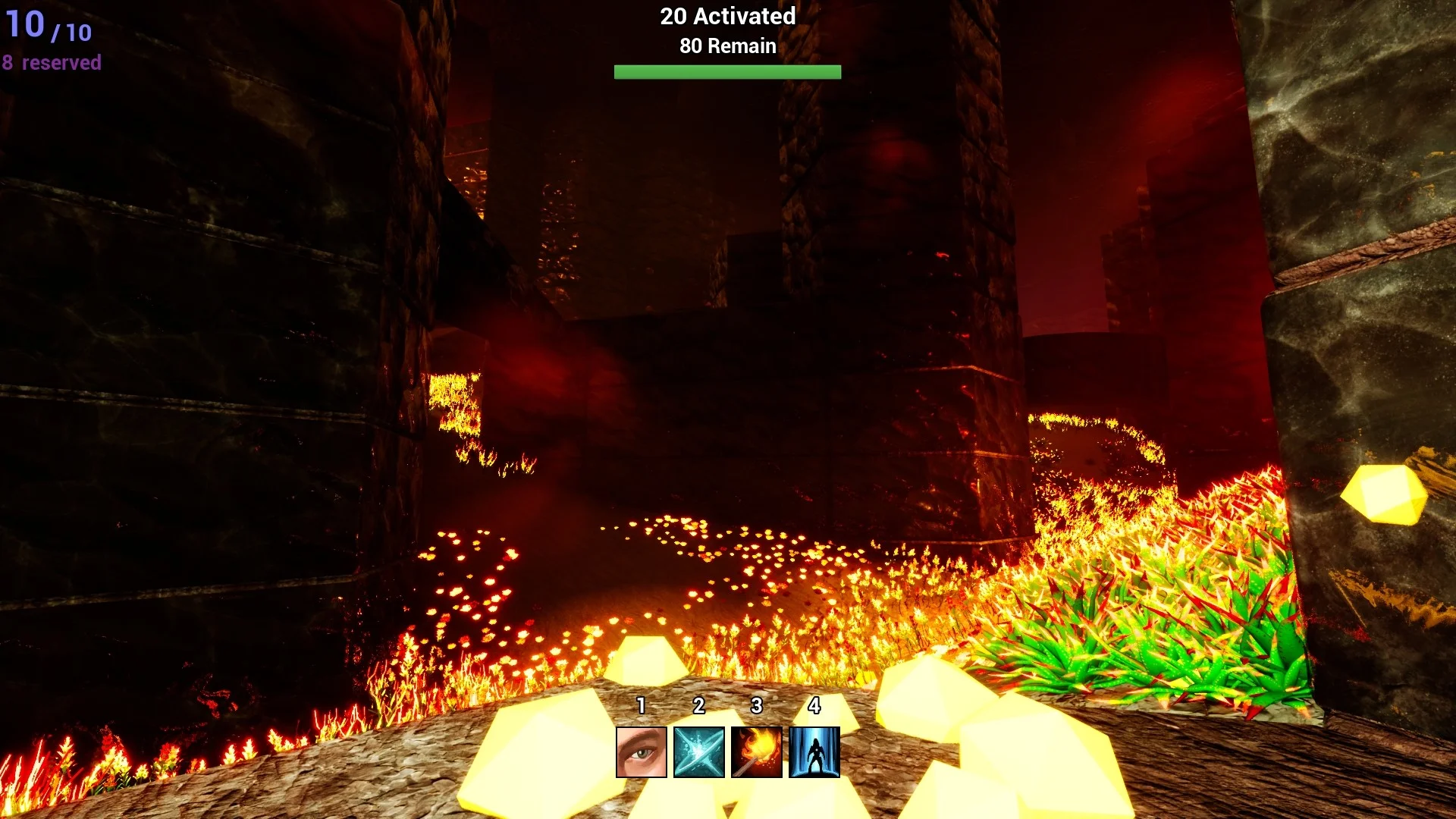Image resolution: width=1456 pixels, height=819 pixels.
Task: Use the flaming torch ability
Action: point(757,752)
